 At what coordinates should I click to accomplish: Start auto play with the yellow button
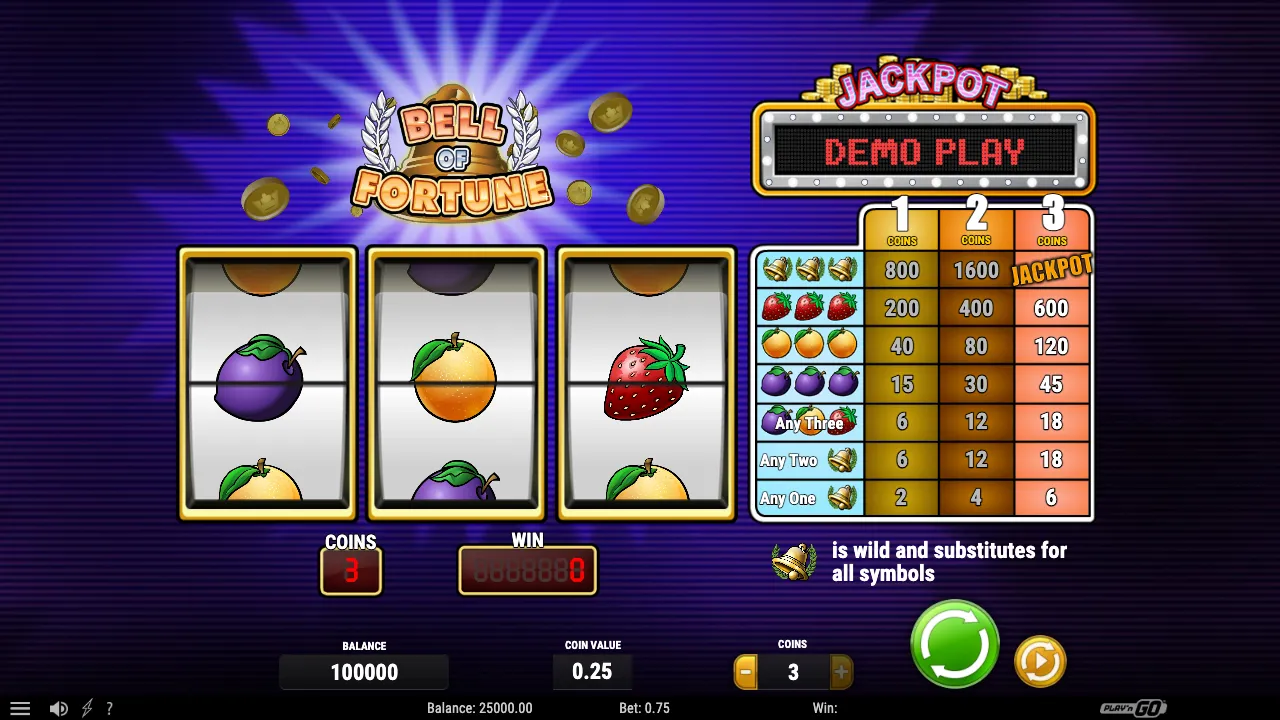pos(1040,661)
